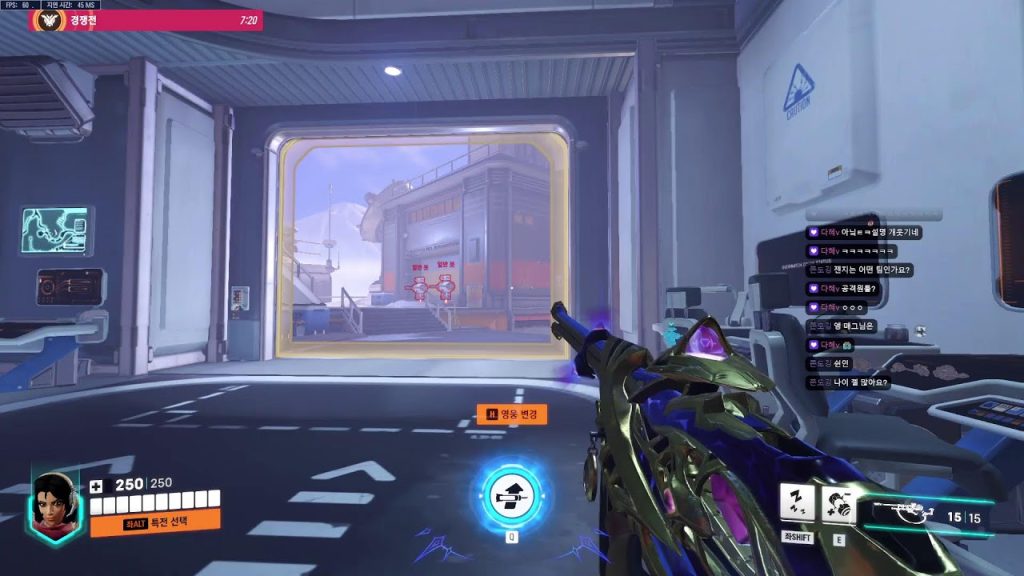Choose the 특전 선택 perk select button
The height and width of the screenshot is (576, 1024).
(x=155, y=522)
